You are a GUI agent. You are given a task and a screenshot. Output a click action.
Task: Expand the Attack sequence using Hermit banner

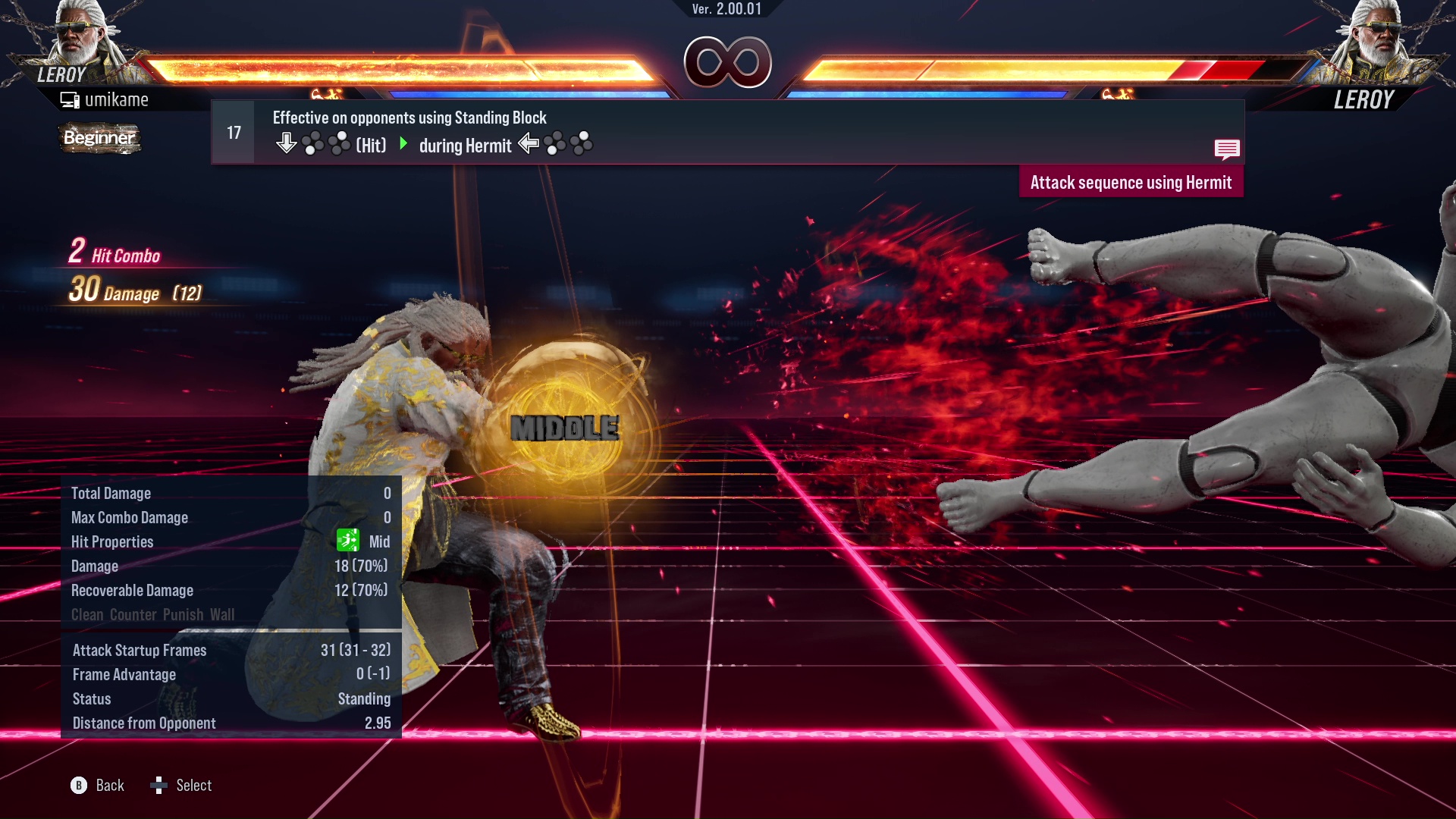(x=1131, y=182)
